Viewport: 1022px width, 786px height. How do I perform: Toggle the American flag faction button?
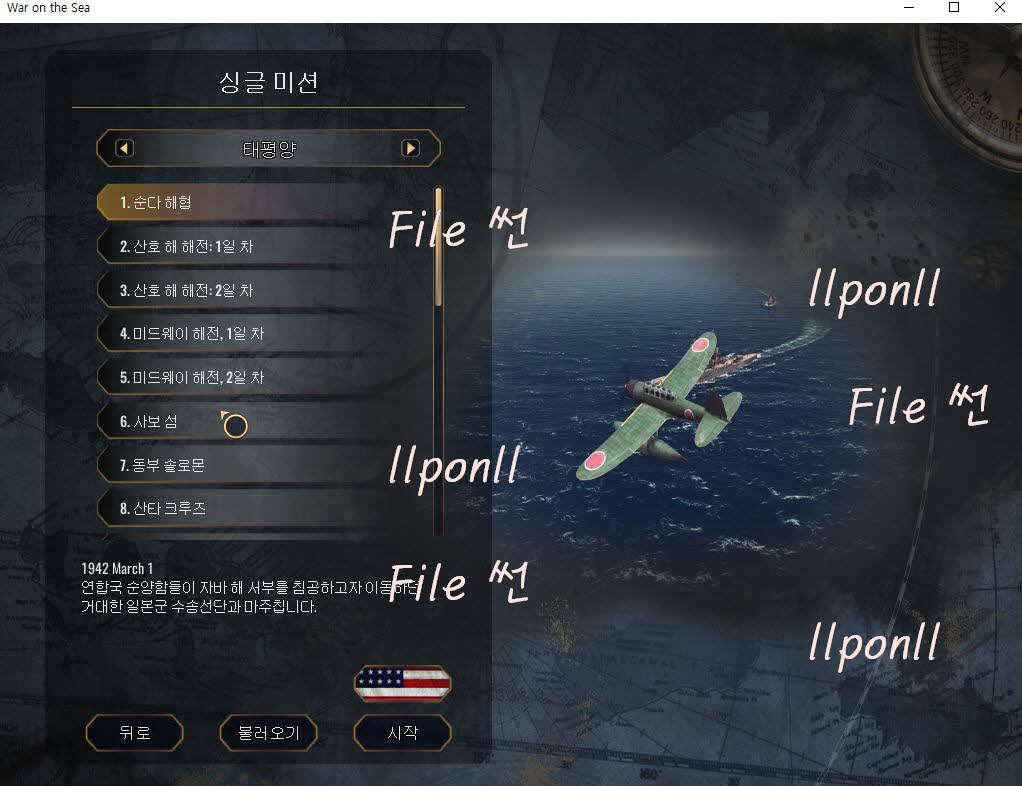coord(402,683)
